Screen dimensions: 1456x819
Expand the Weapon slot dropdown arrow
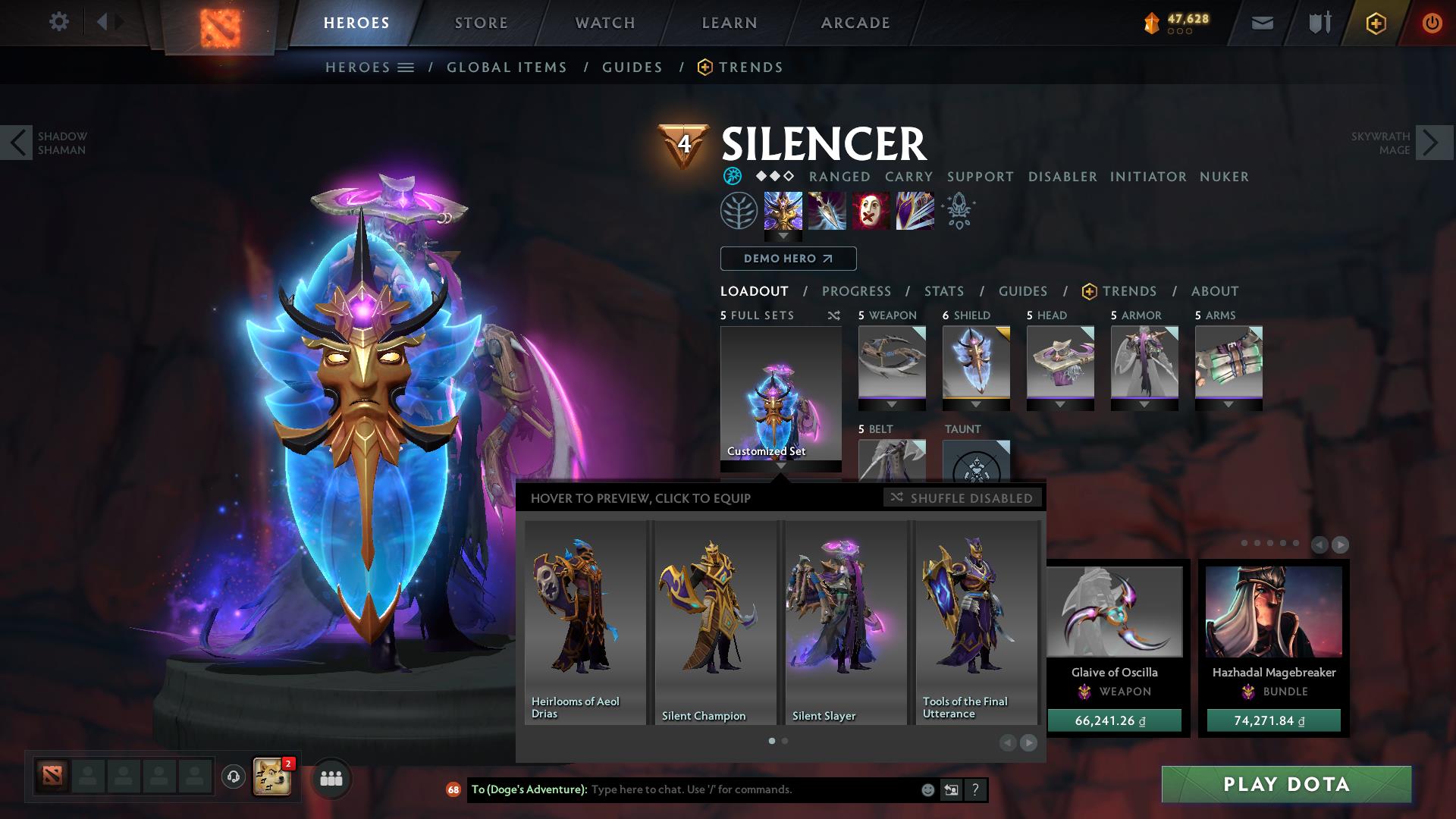[x=891, y=403]
